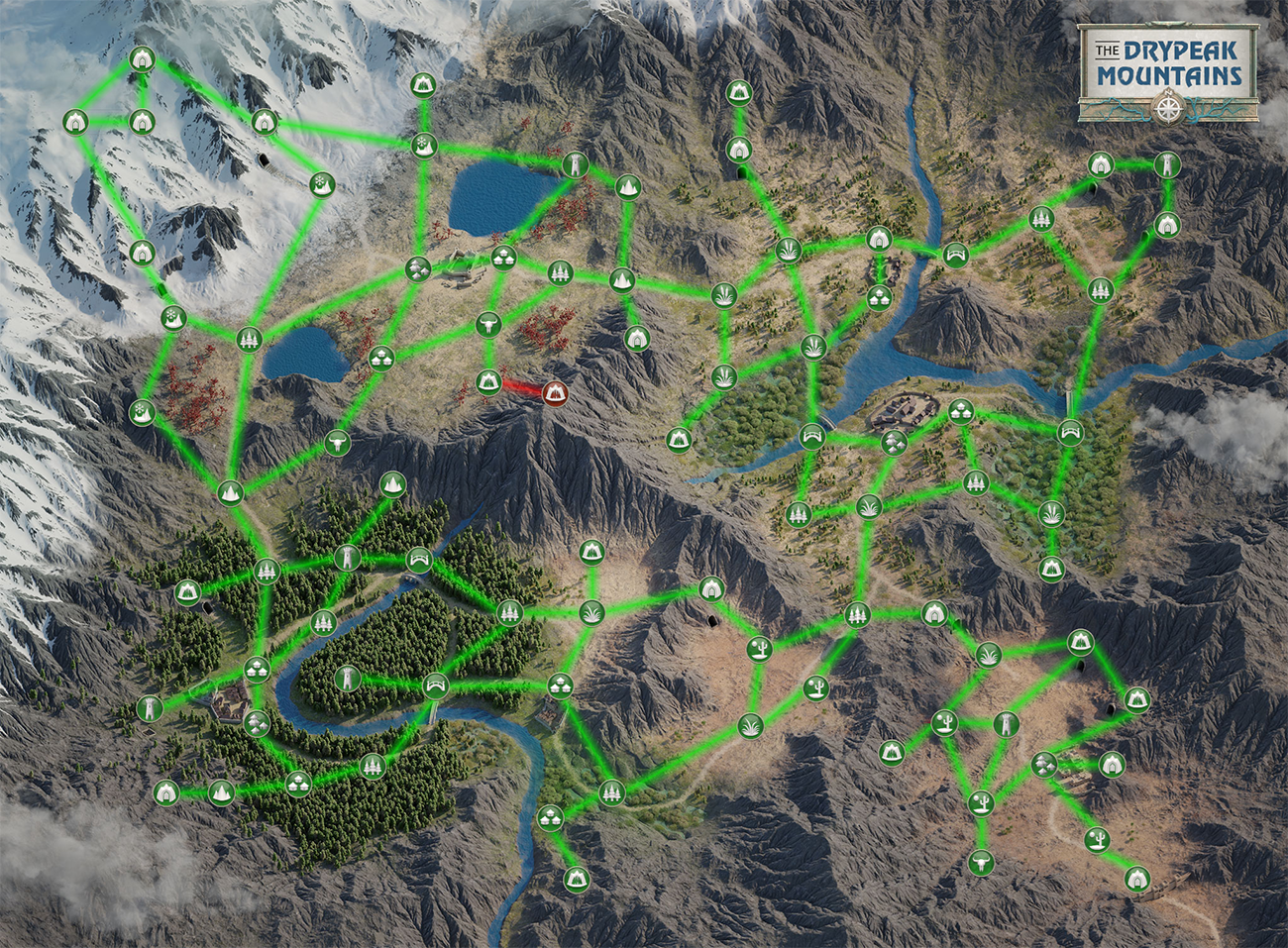The image size is (1288, 948).
Task: Select the green node linked by the red path
Action: click(x=488, y=381)
